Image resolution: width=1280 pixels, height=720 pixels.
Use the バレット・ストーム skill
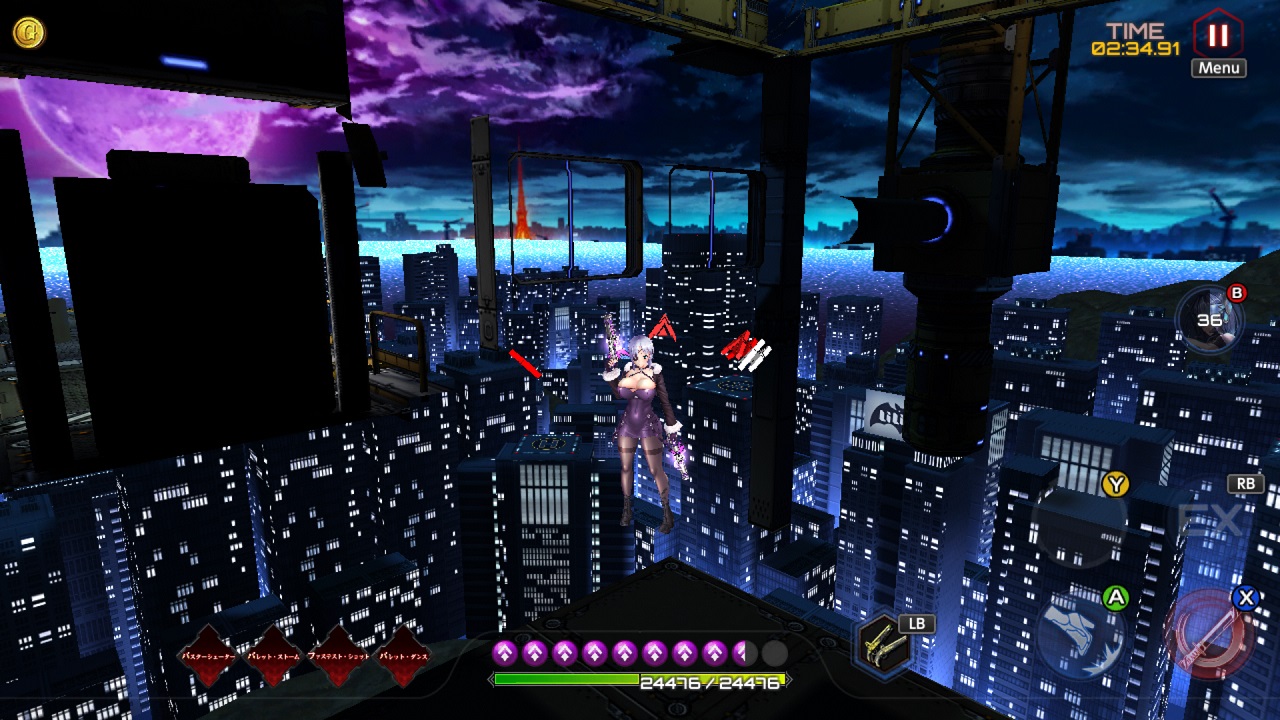click(273, 656)
